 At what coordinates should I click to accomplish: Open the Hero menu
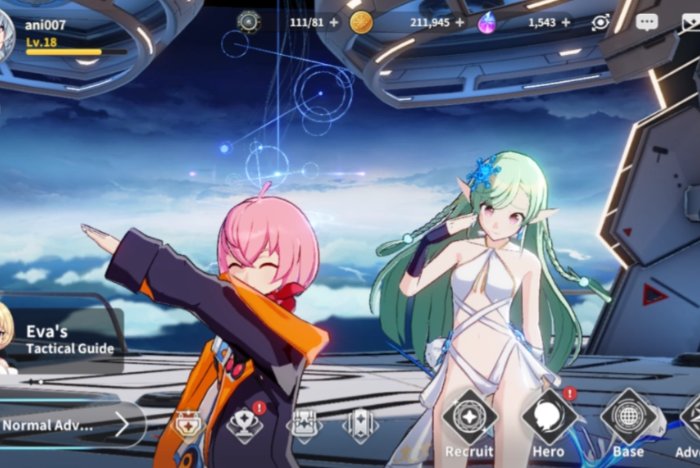[x=548, y=420]
